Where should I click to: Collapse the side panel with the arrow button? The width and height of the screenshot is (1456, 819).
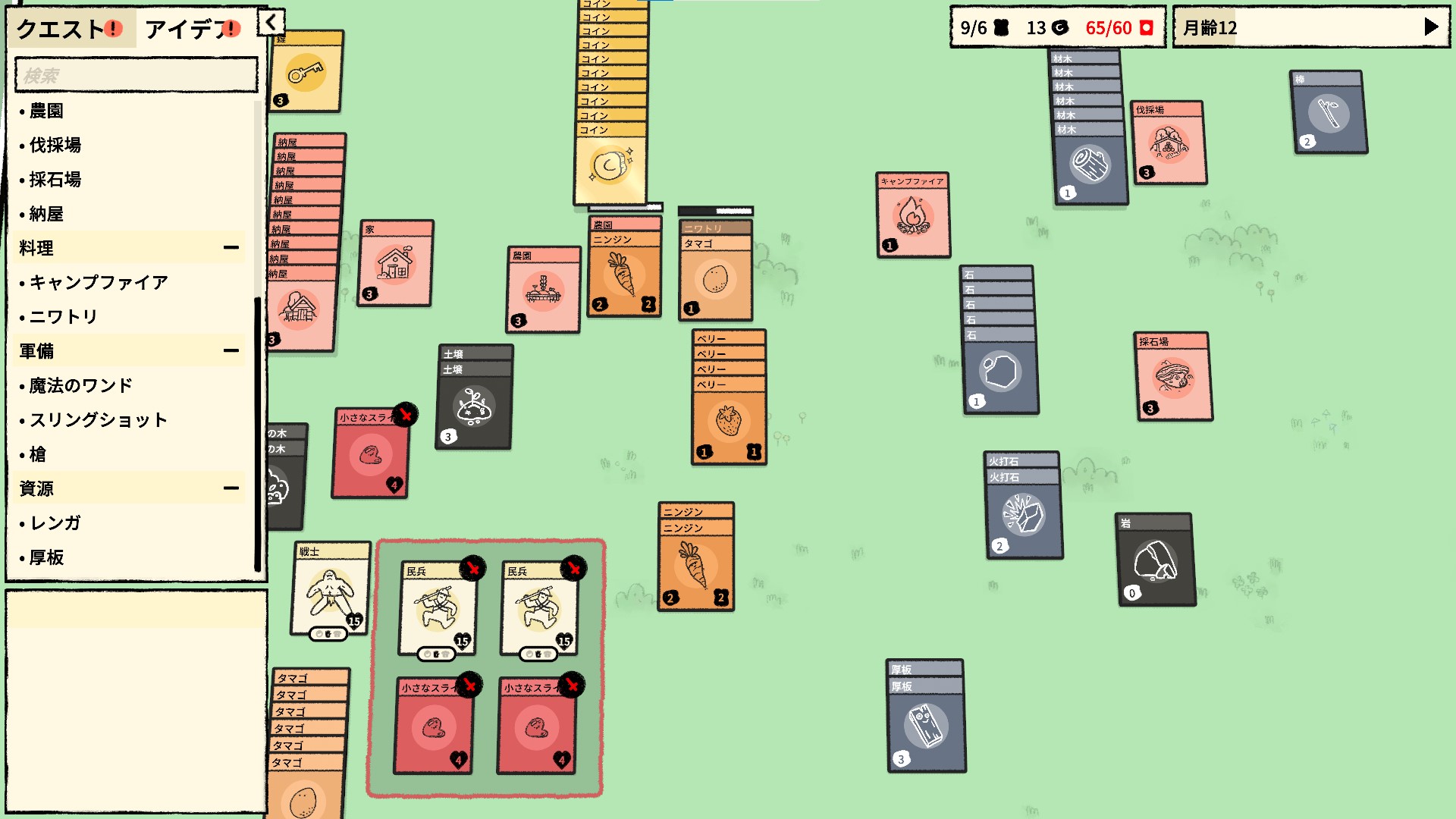pyautogui.click(x=271, y=23)
